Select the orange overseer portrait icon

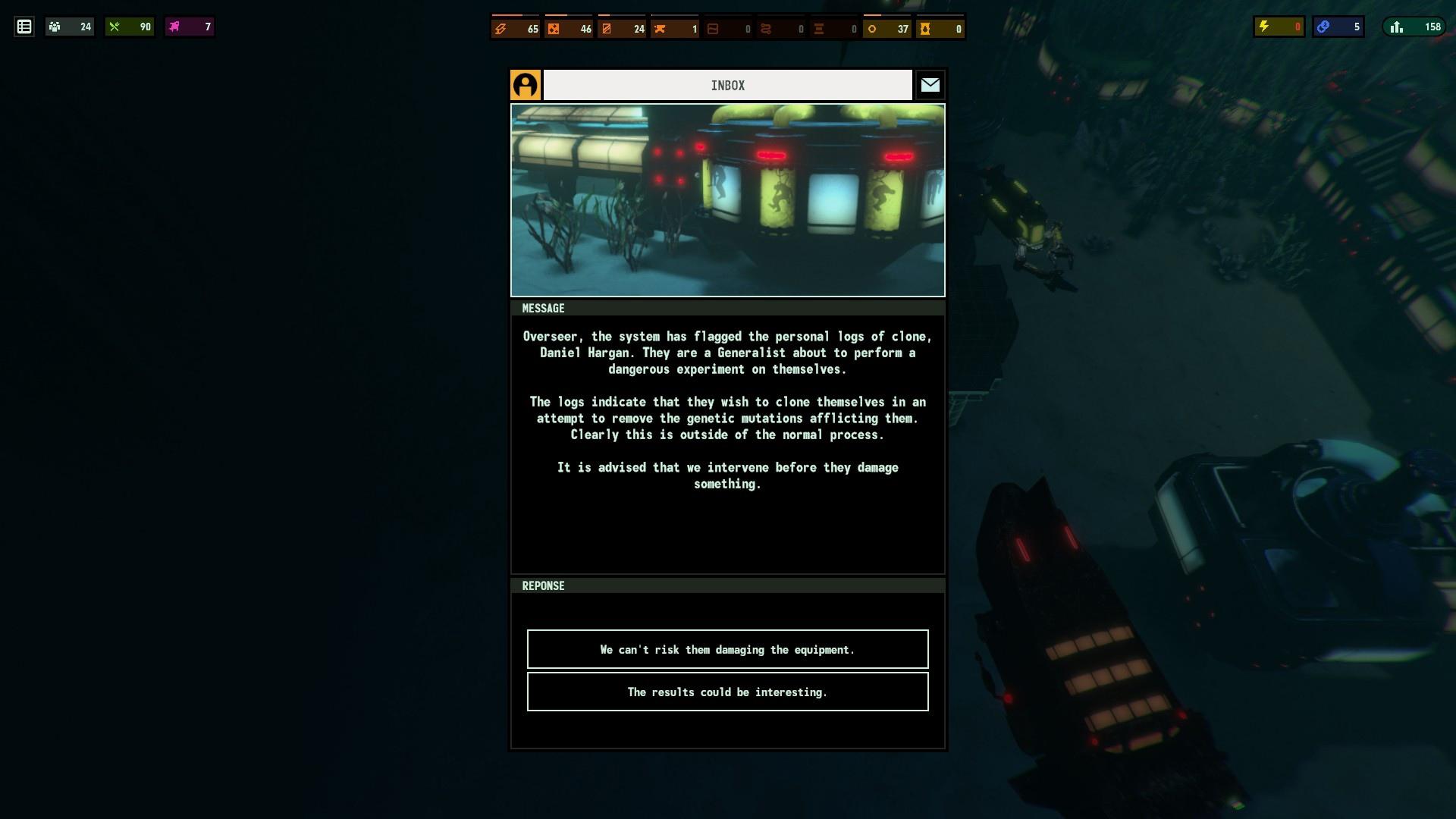526,85
